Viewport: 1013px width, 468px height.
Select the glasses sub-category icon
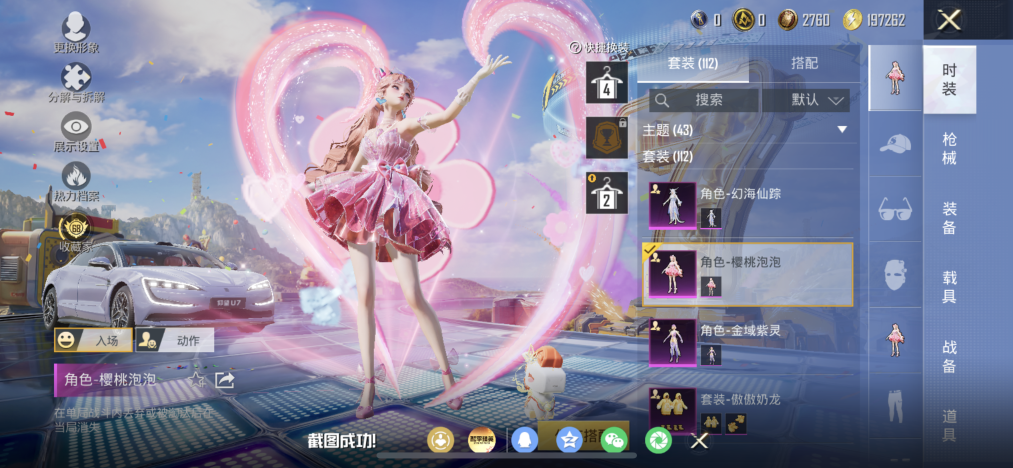895,210
